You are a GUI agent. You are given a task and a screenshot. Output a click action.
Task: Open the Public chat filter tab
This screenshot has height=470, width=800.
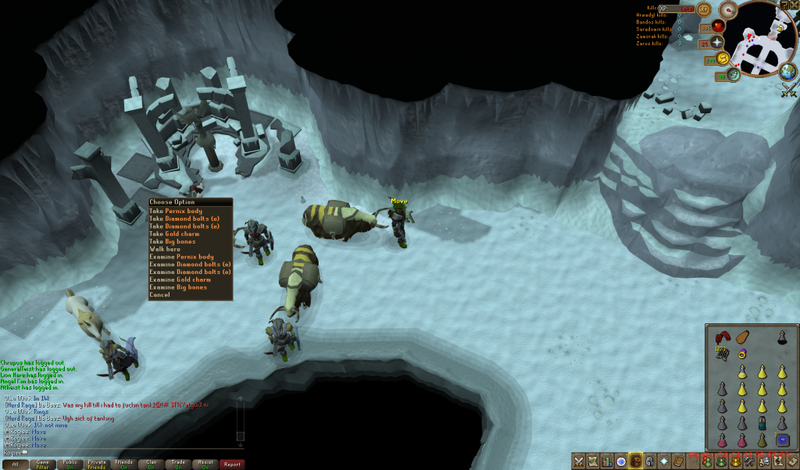point(69,464)
